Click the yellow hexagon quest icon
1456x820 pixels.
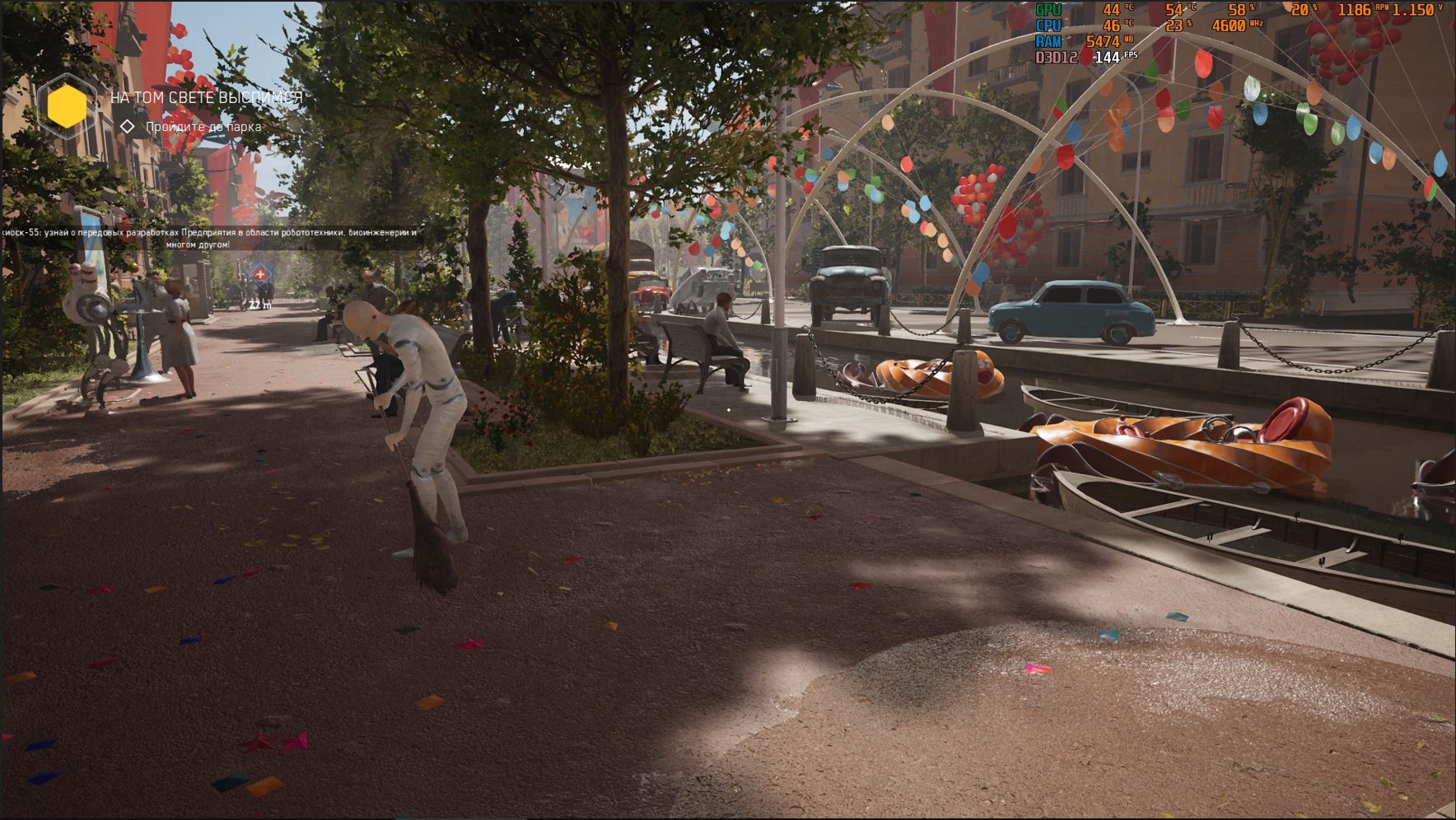[68, 107]
